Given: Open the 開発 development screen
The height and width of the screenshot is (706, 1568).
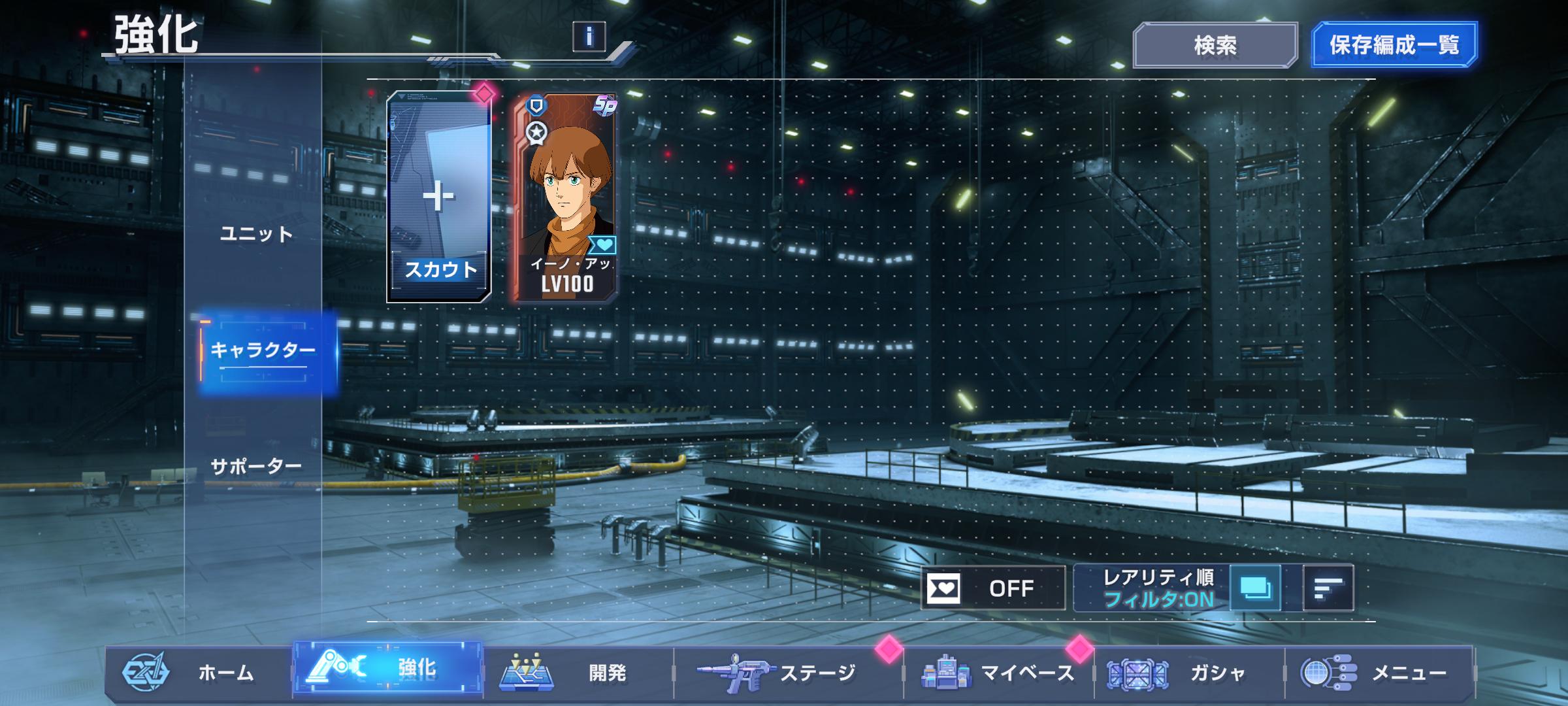Looking at the screenshot, I should coord(578,673).
